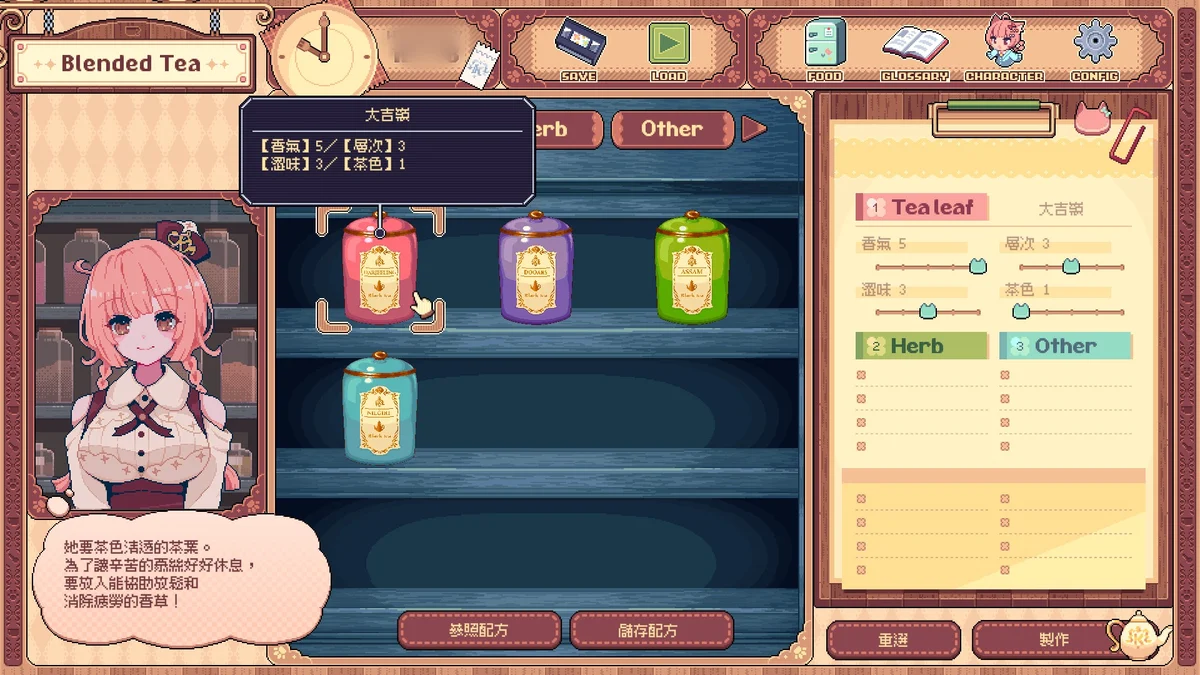Click the note beside the clock
The width and height of the screenshot is (1200, 675).
(x=478, y=62)
